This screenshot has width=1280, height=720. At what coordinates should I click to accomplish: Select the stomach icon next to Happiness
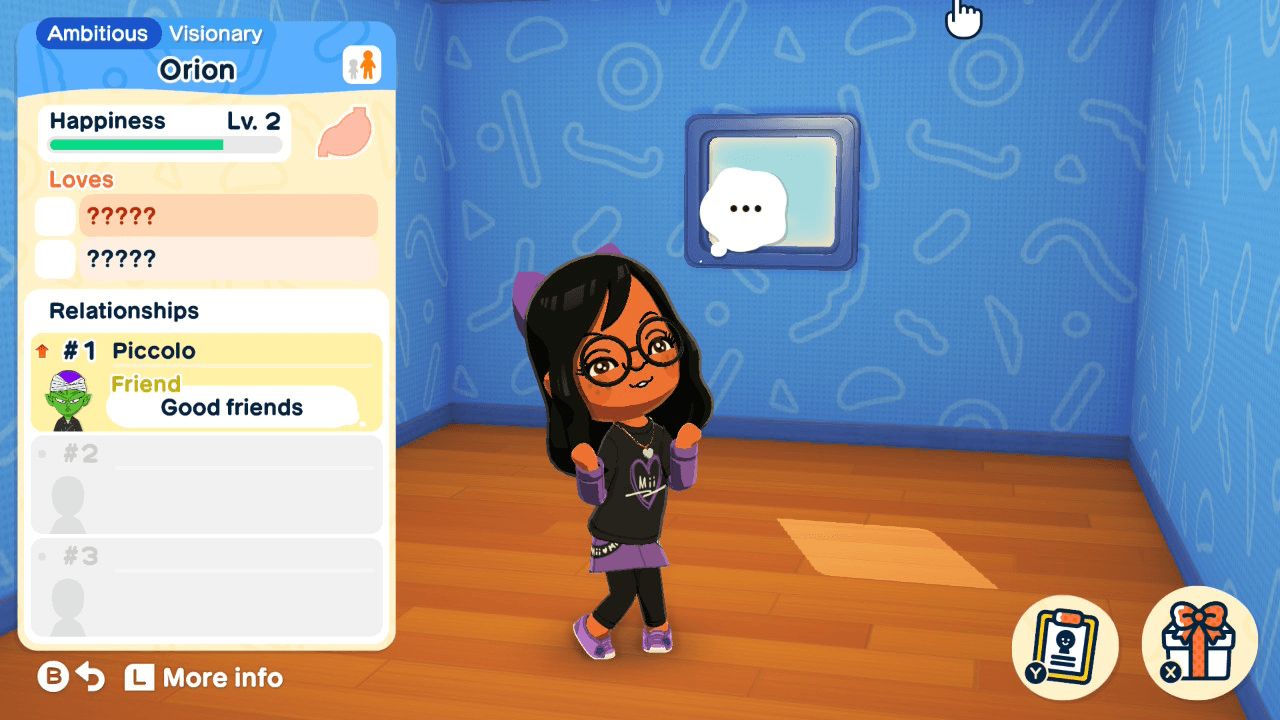pyautogui.click(x=344, y=134)
